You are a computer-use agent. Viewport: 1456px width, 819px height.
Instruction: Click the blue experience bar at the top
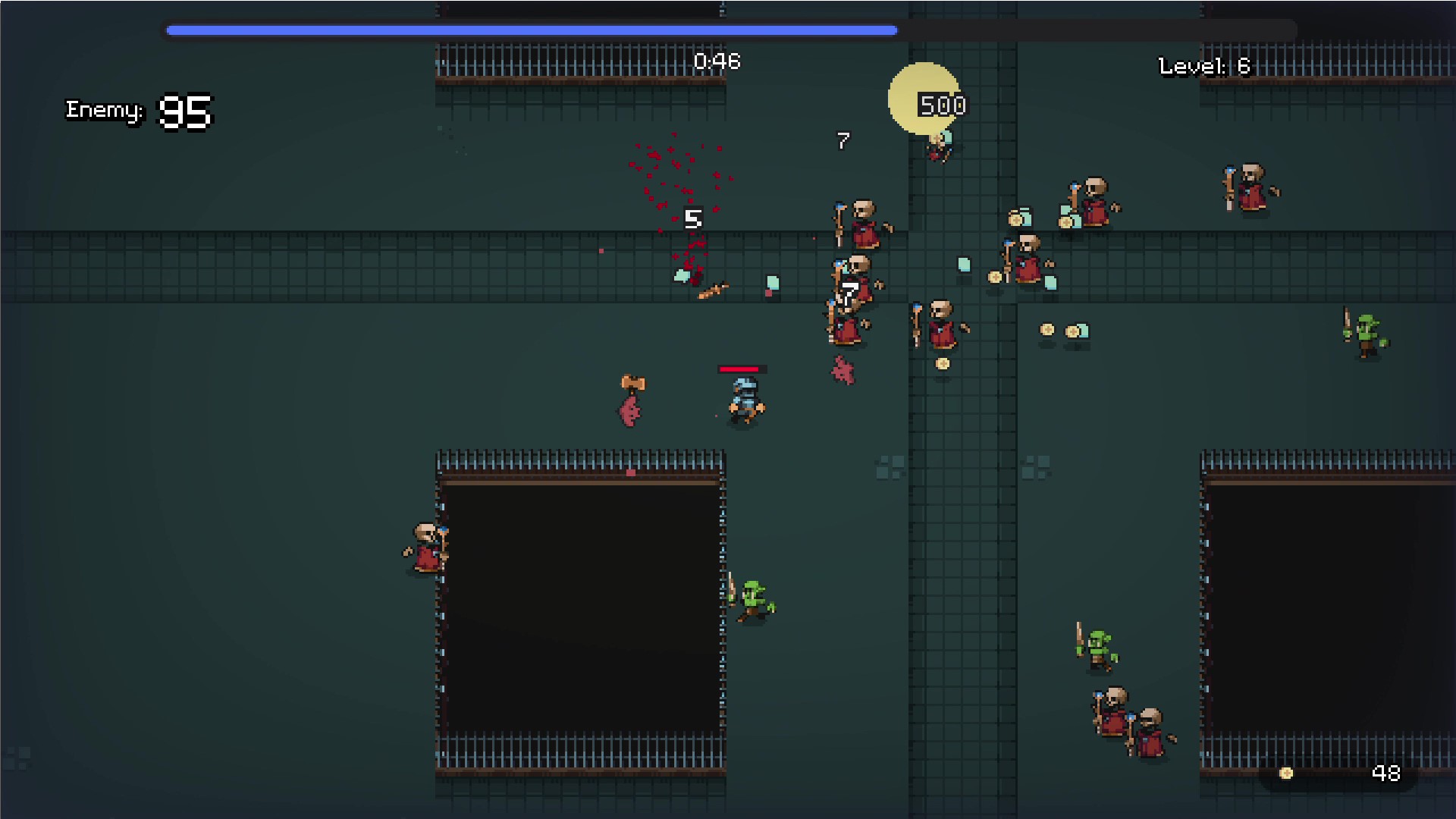[531, 30]
